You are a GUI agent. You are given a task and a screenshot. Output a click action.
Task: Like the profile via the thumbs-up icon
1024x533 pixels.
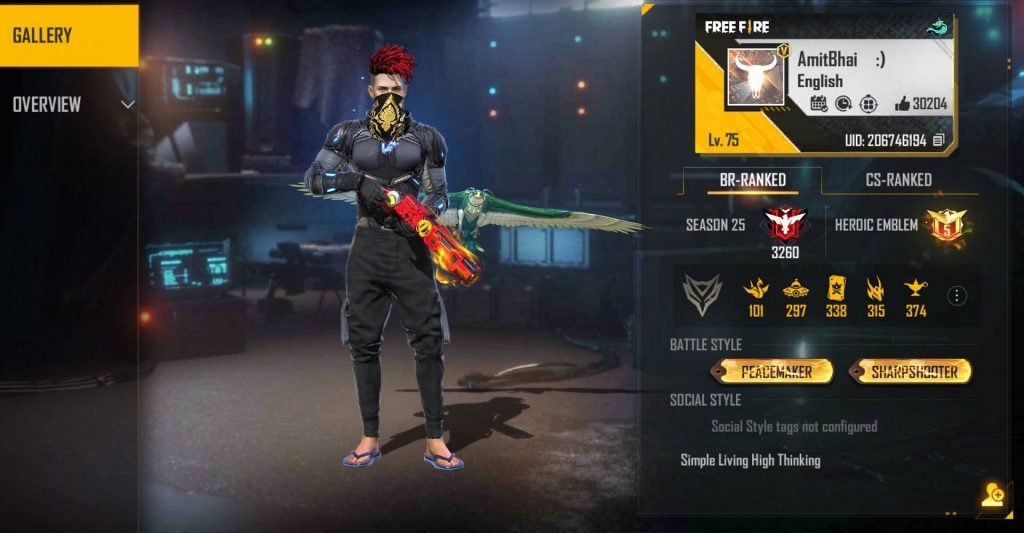coord(902,103)
